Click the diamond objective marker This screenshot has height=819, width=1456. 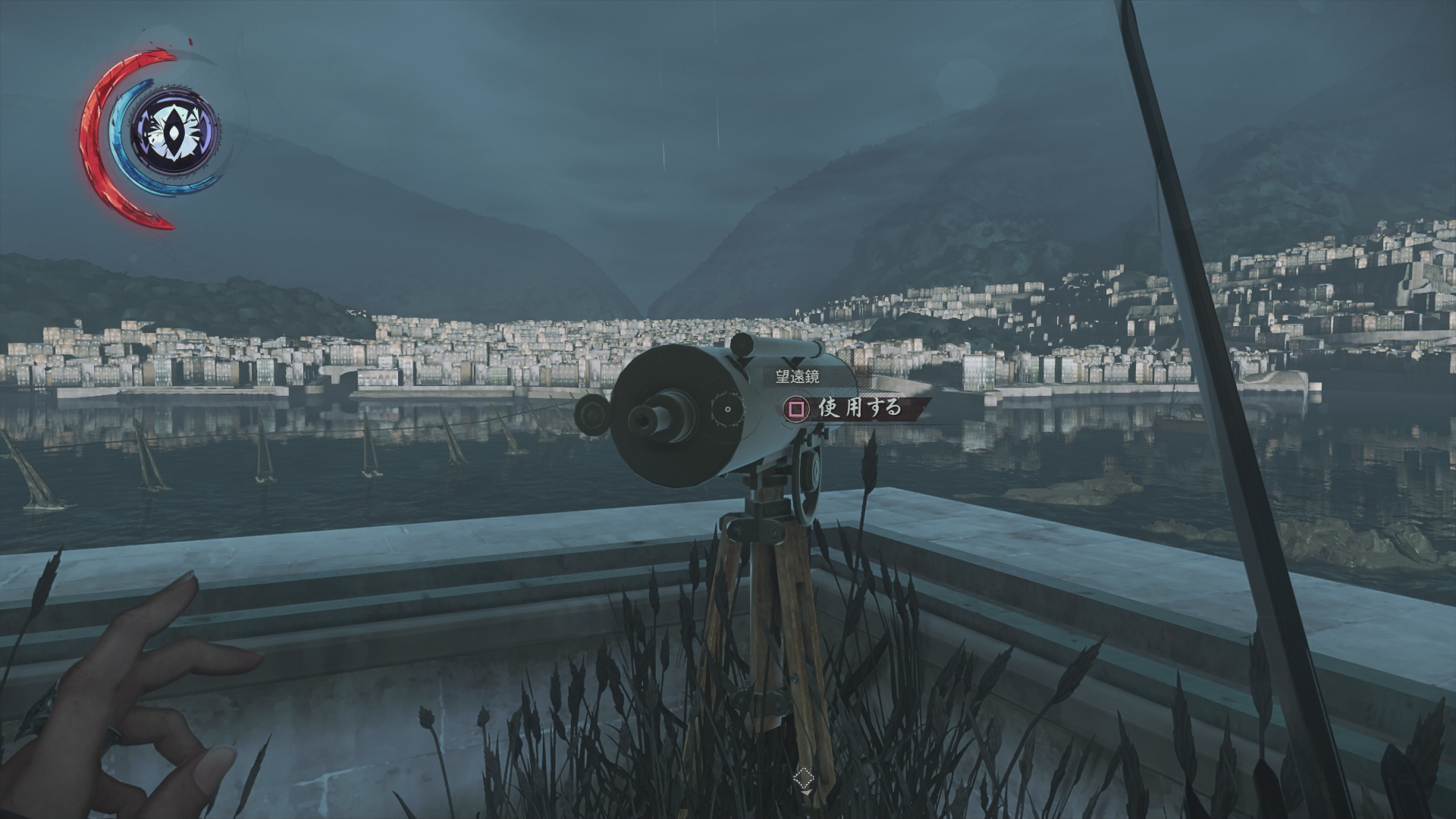pos(803,778)
